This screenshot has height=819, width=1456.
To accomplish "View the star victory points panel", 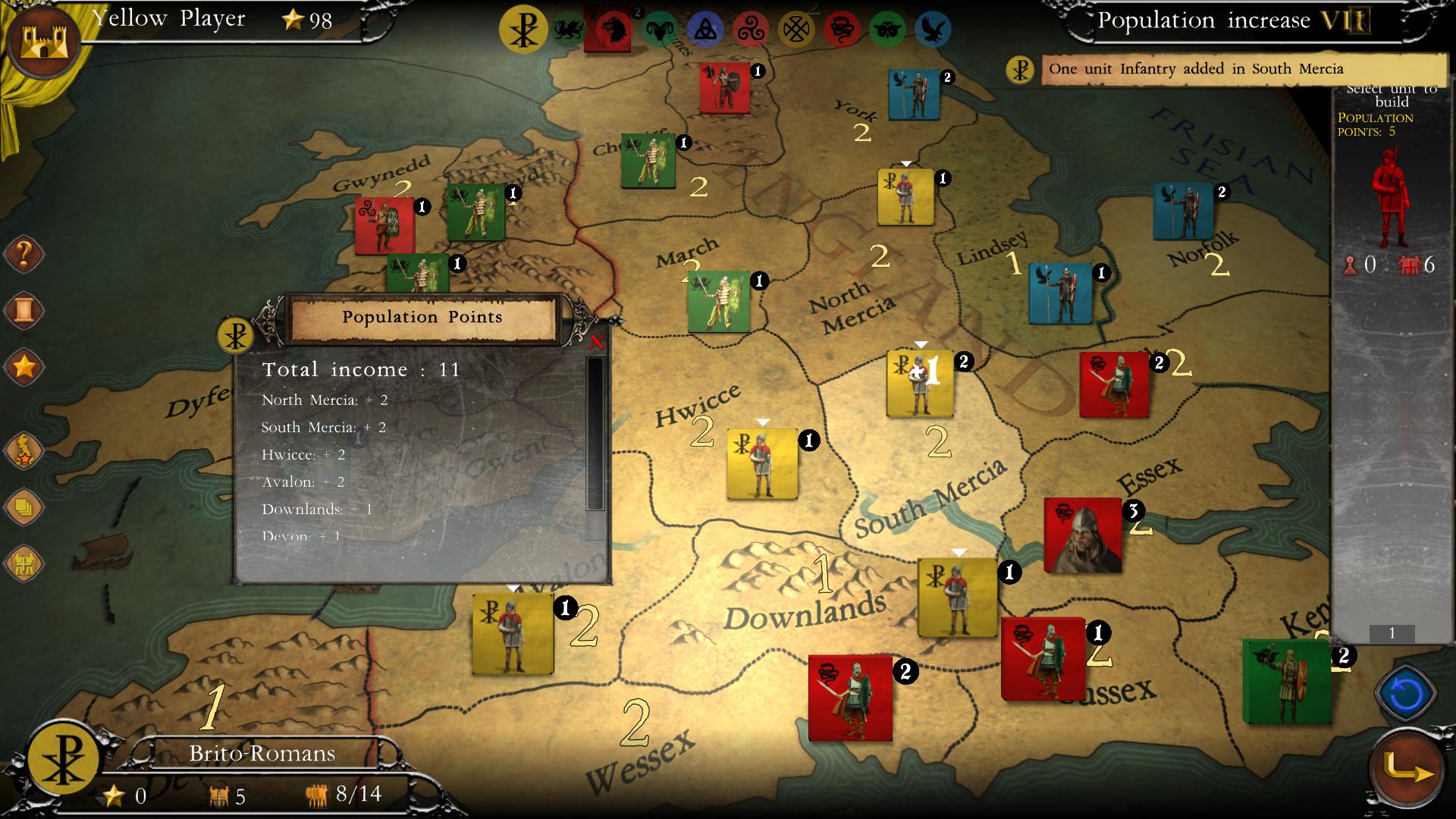I will (23, 366).
